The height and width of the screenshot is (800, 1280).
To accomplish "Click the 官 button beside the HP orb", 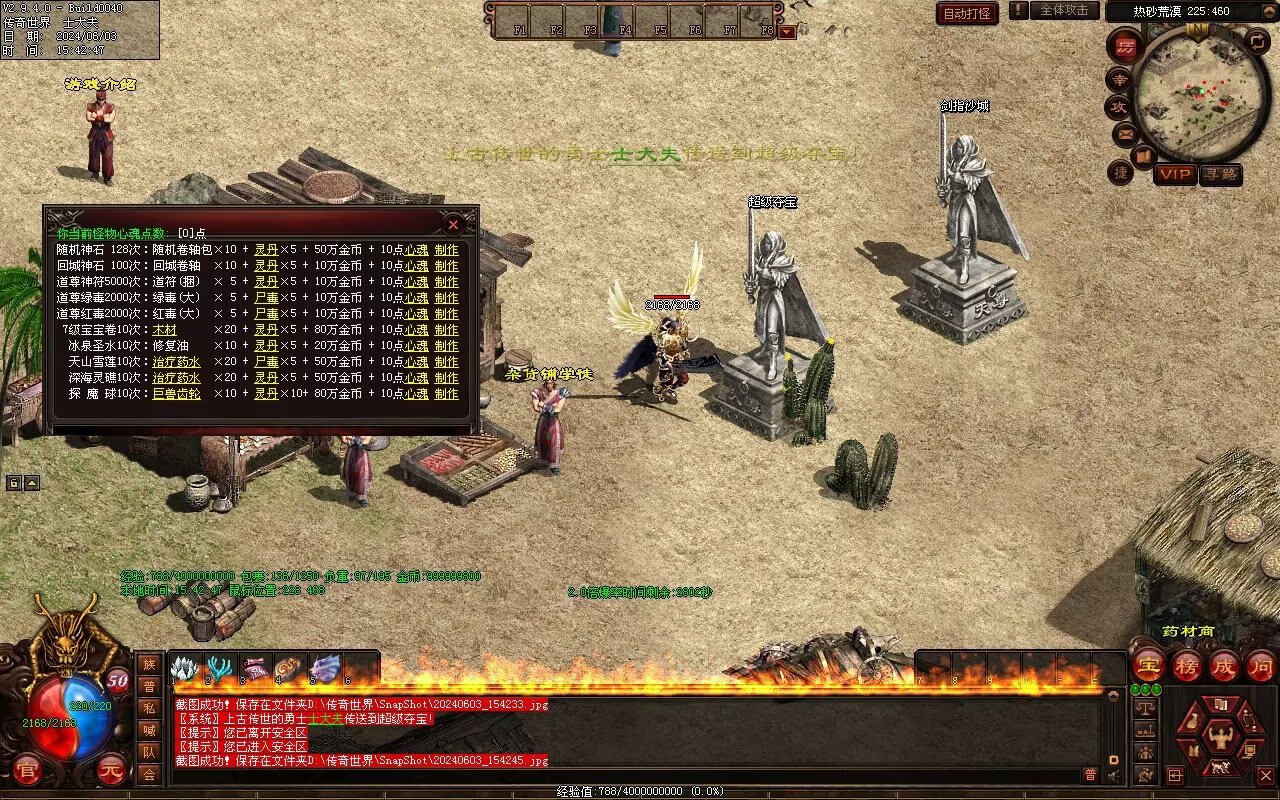I will point(27,771).
